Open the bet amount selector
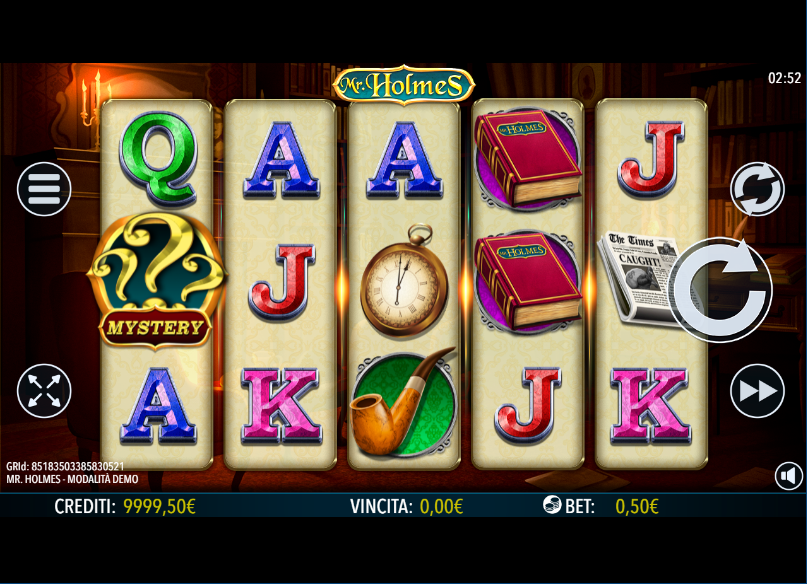This screenshot has height=584, width=807. [600, 506]
